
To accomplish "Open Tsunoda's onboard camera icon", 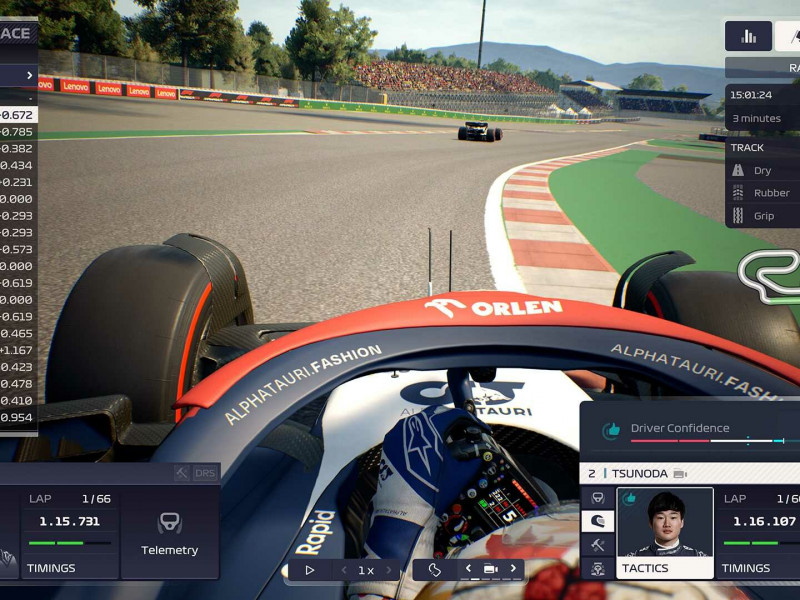I will click(x=680, y=473).
